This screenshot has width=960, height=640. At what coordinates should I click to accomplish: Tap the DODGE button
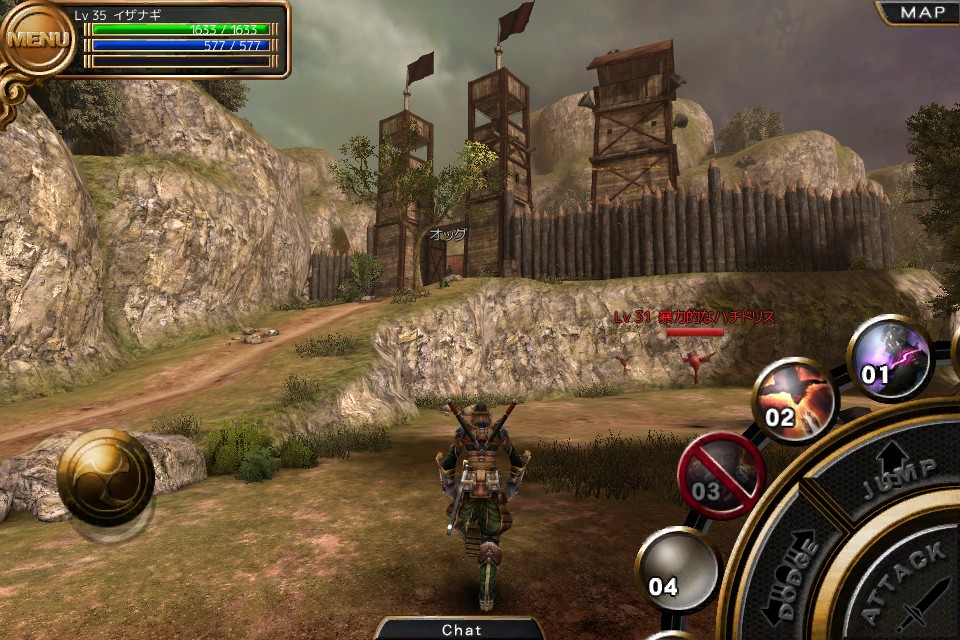pos(791,577)
